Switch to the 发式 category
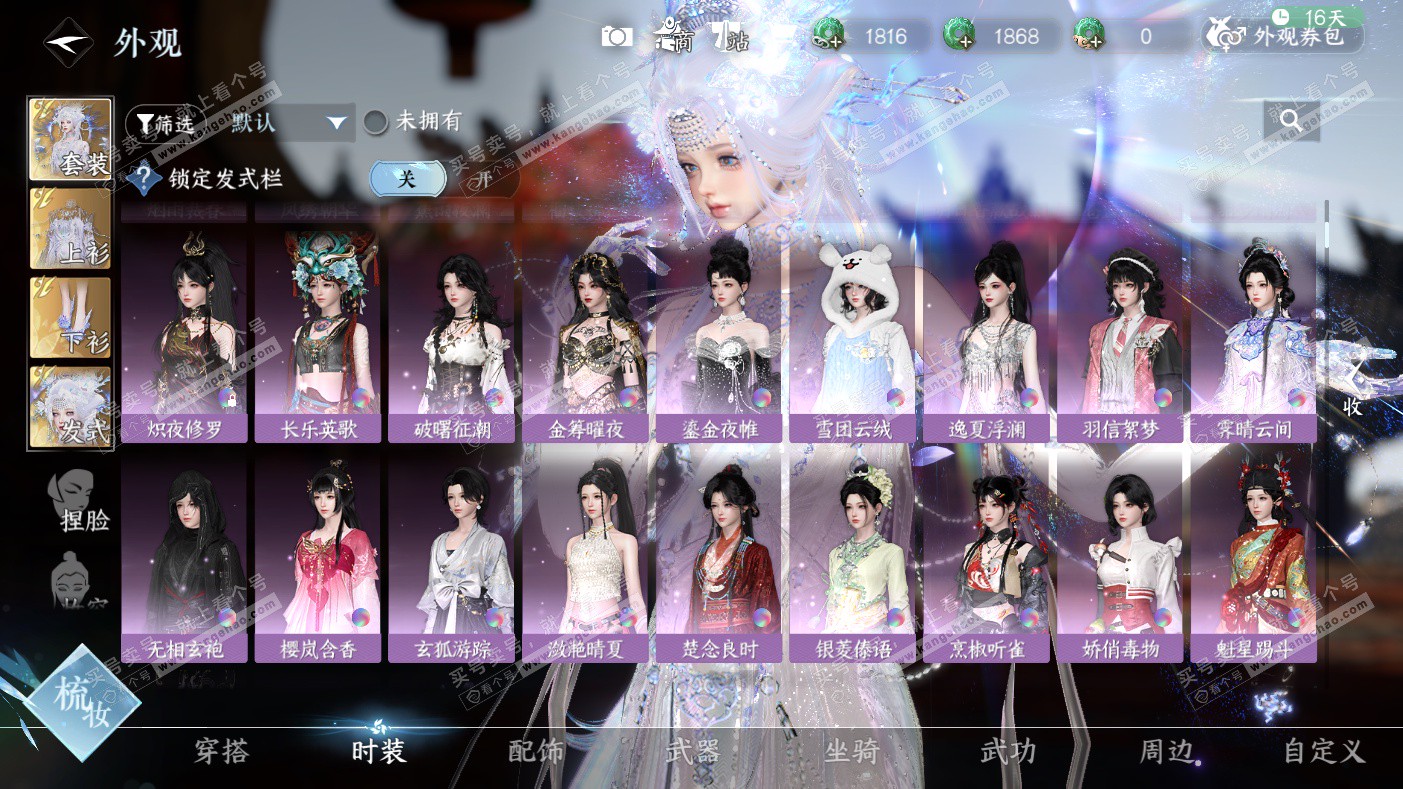The width and height of the screenshot is (1403, 789). (70, 405)
